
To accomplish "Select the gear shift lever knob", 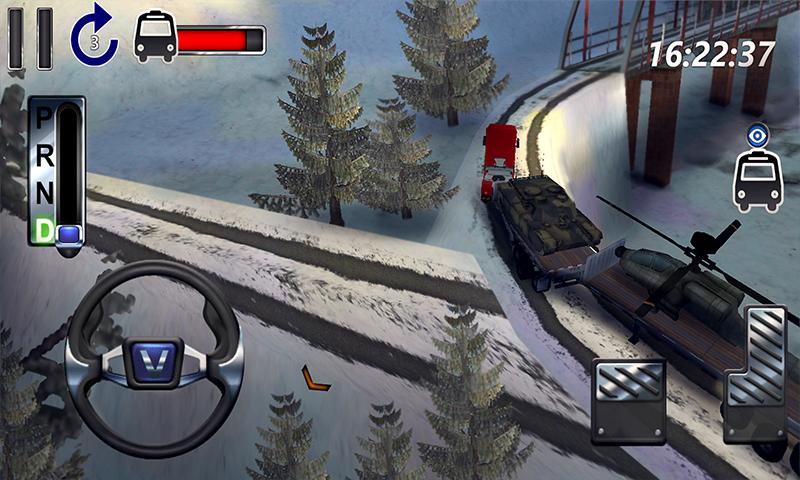I will click(x=69, y=234).
